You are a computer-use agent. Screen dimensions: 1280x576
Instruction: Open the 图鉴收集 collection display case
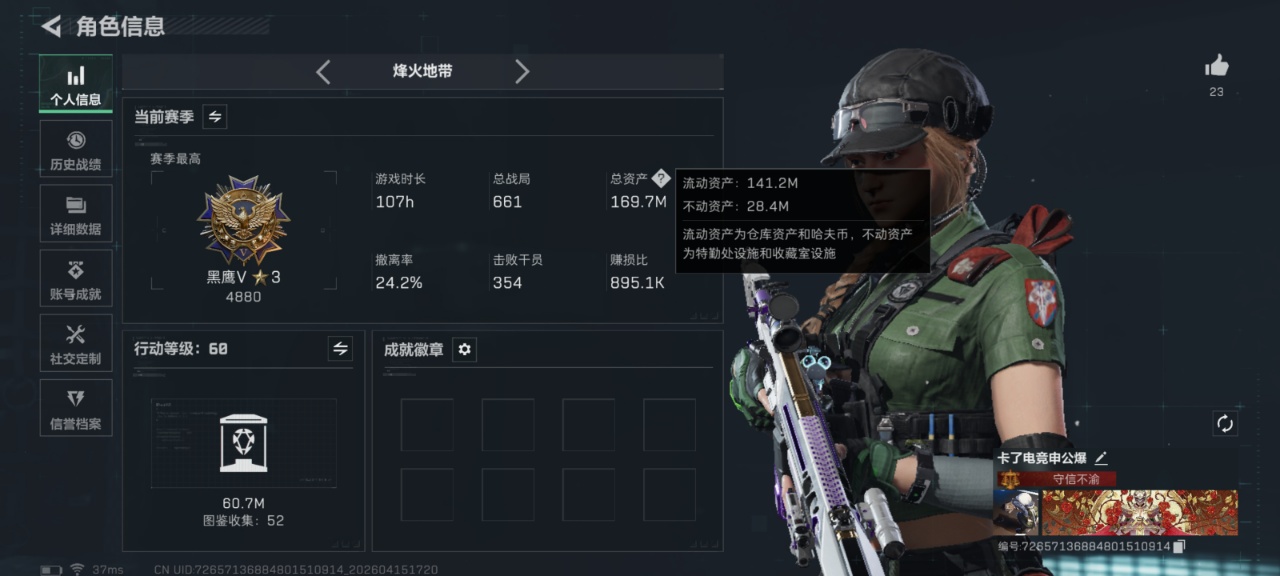(243, 442)
